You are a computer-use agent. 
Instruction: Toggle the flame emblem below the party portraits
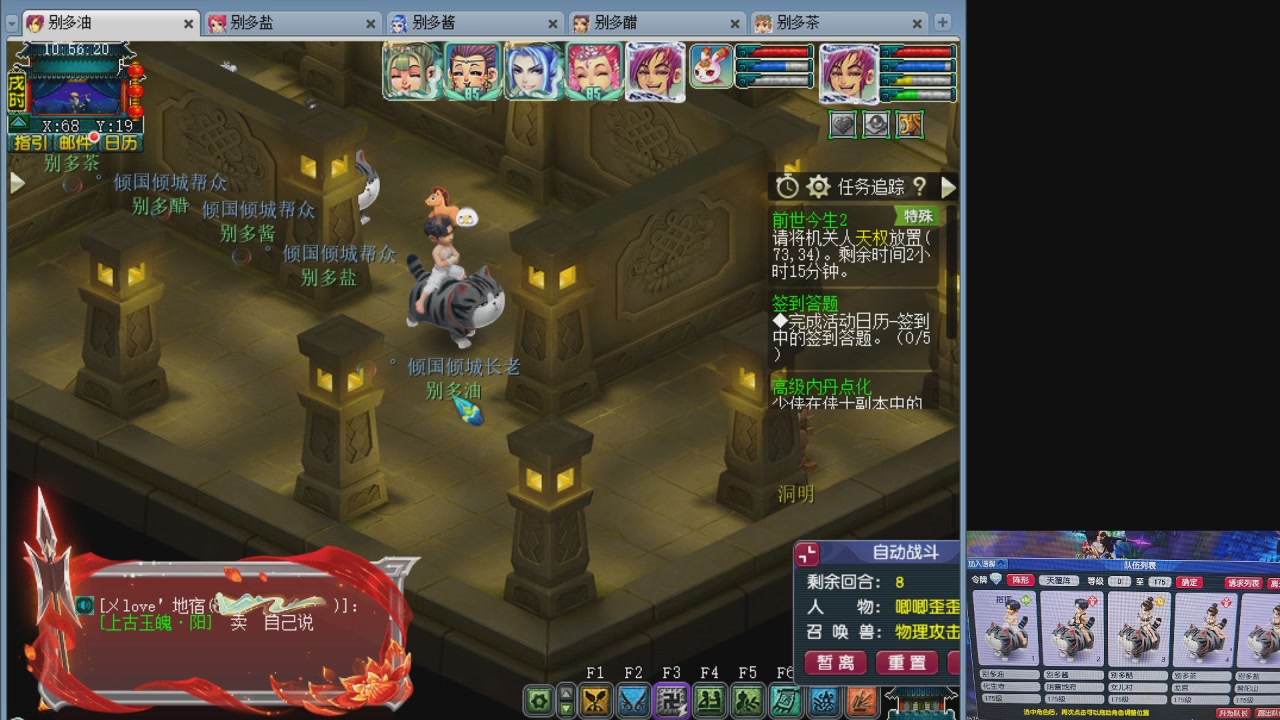pyautogui.click(x=909, y=122)
